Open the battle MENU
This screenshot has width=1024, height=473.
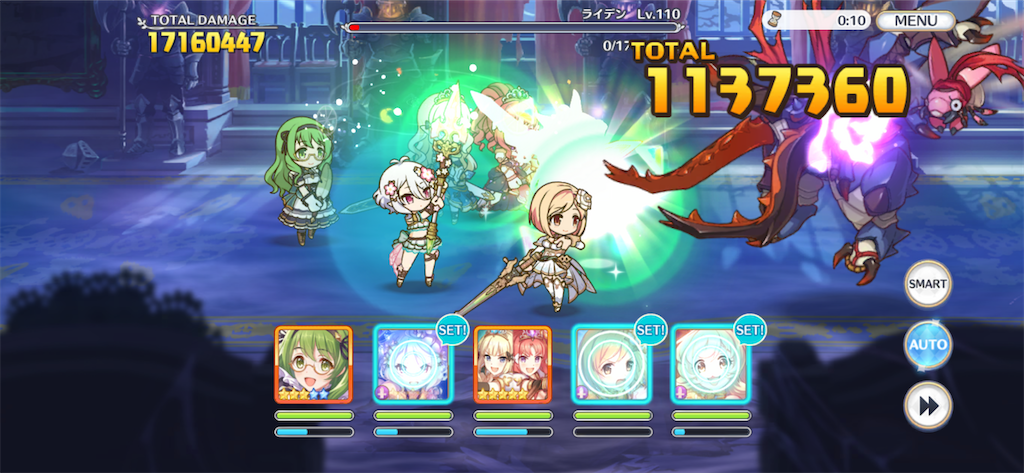[x=916, y=20]
